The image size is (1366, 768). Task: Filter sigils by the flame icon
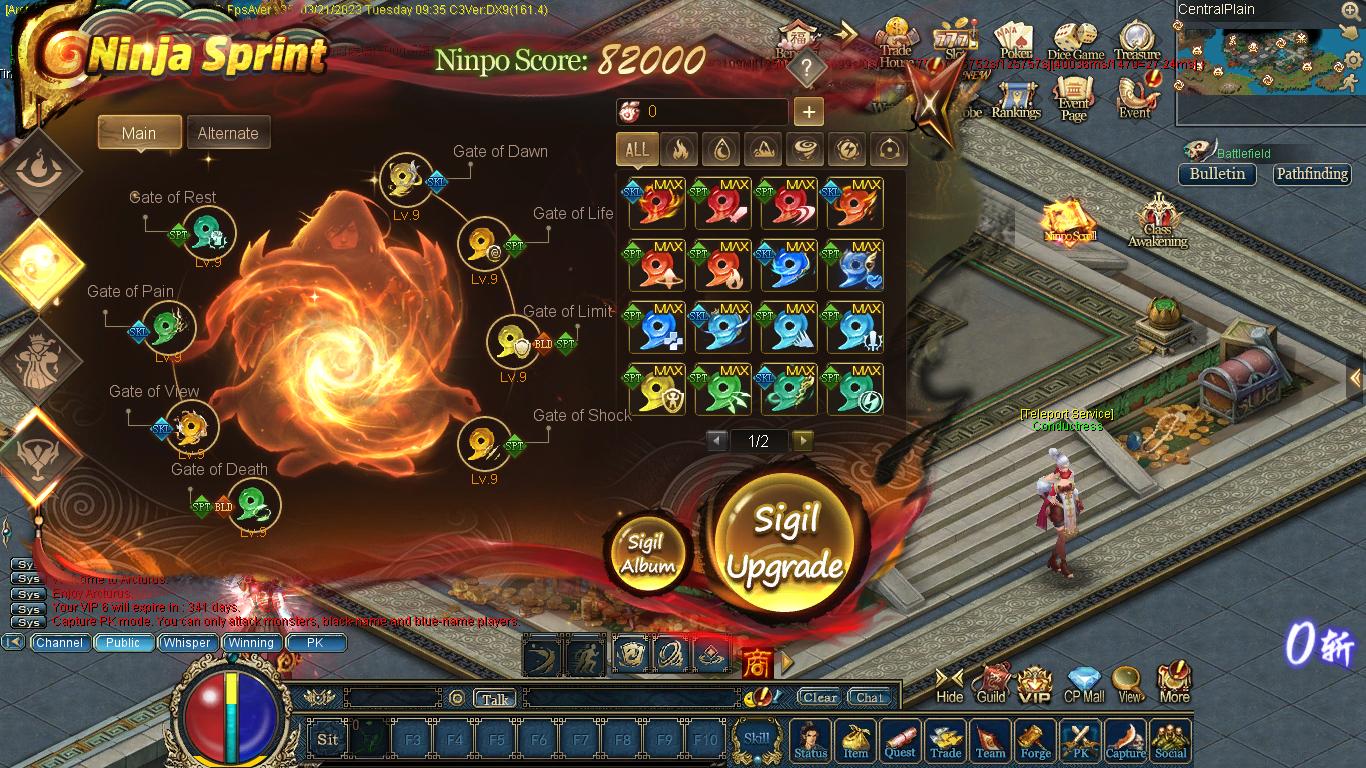[x=679, y=150]
